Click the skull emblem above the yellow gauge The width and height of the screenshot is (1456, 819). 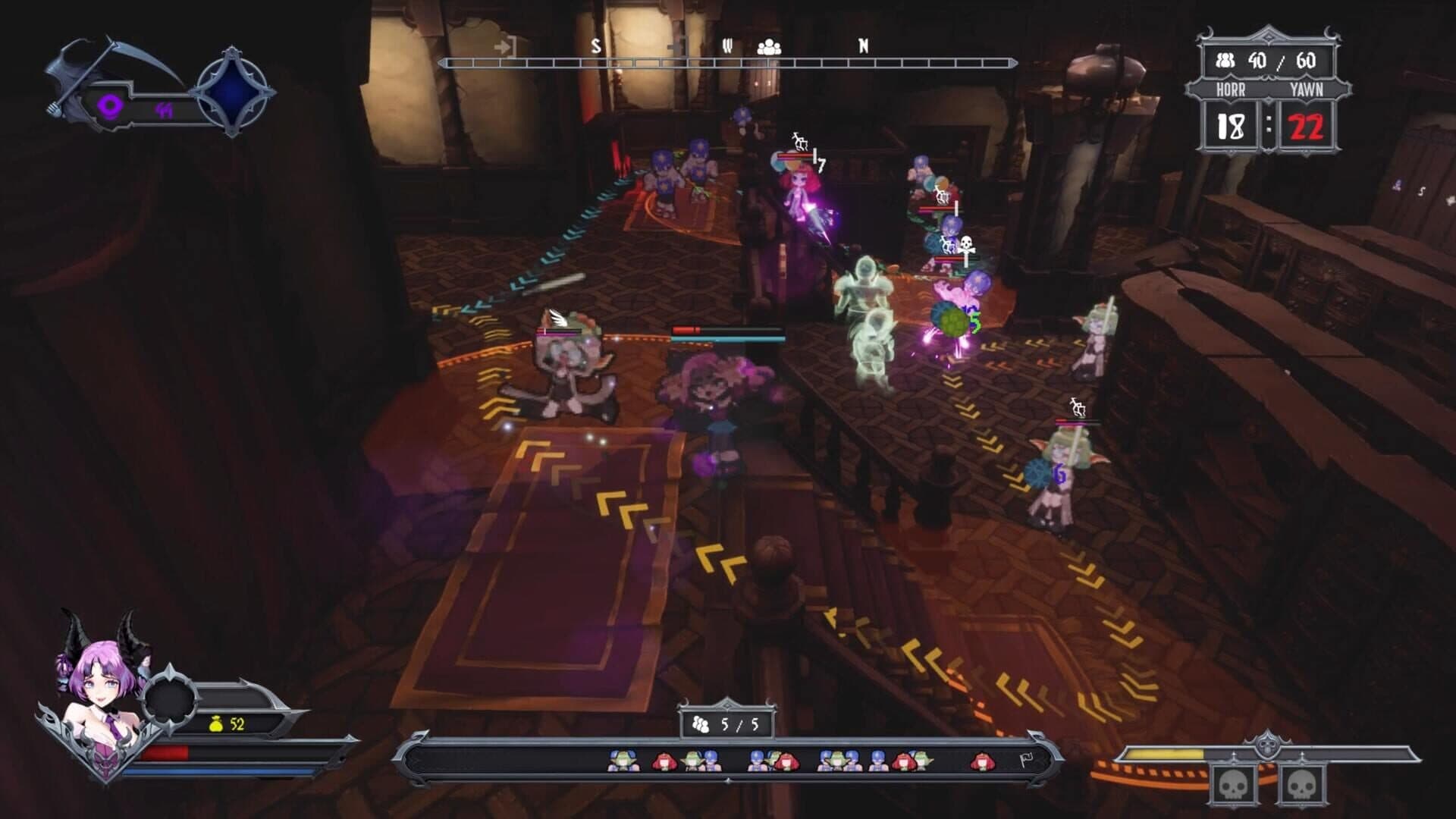[x=1266, y=744]
